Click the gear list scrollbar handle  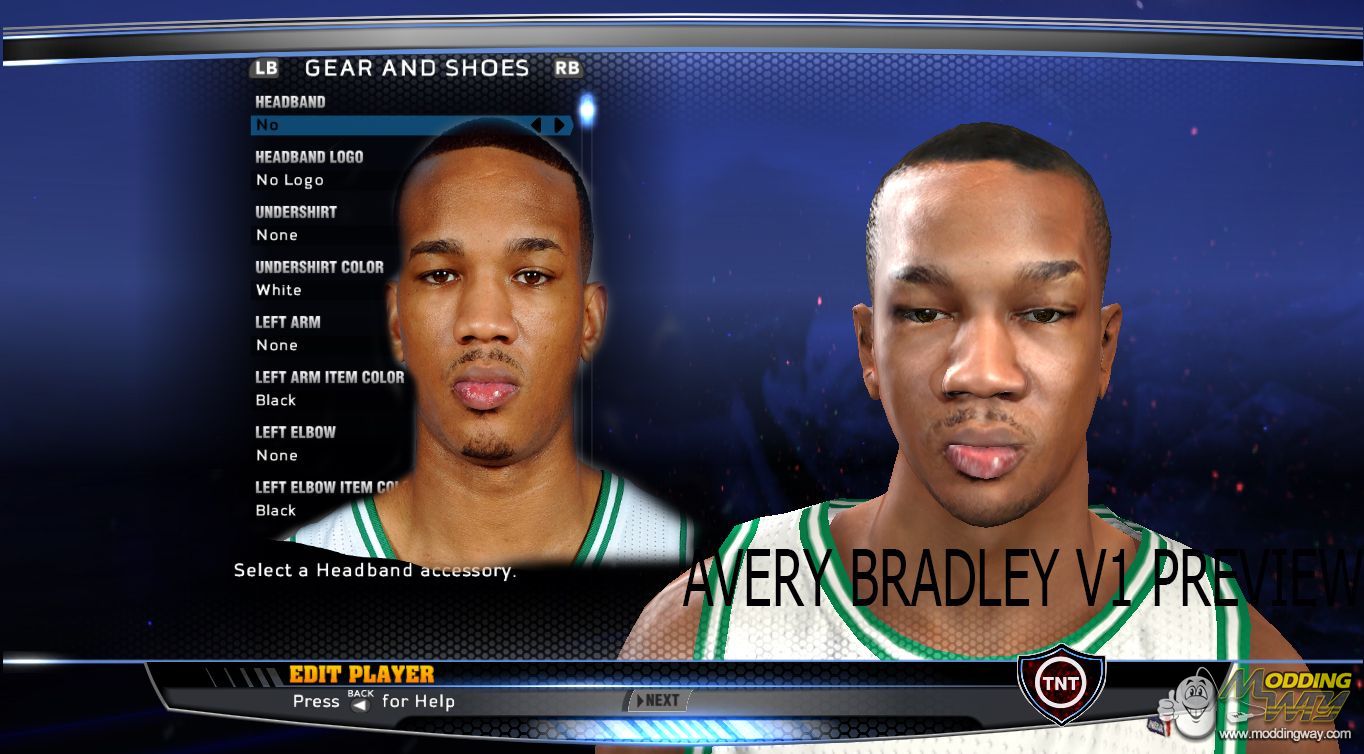click(x=587, y=108)
